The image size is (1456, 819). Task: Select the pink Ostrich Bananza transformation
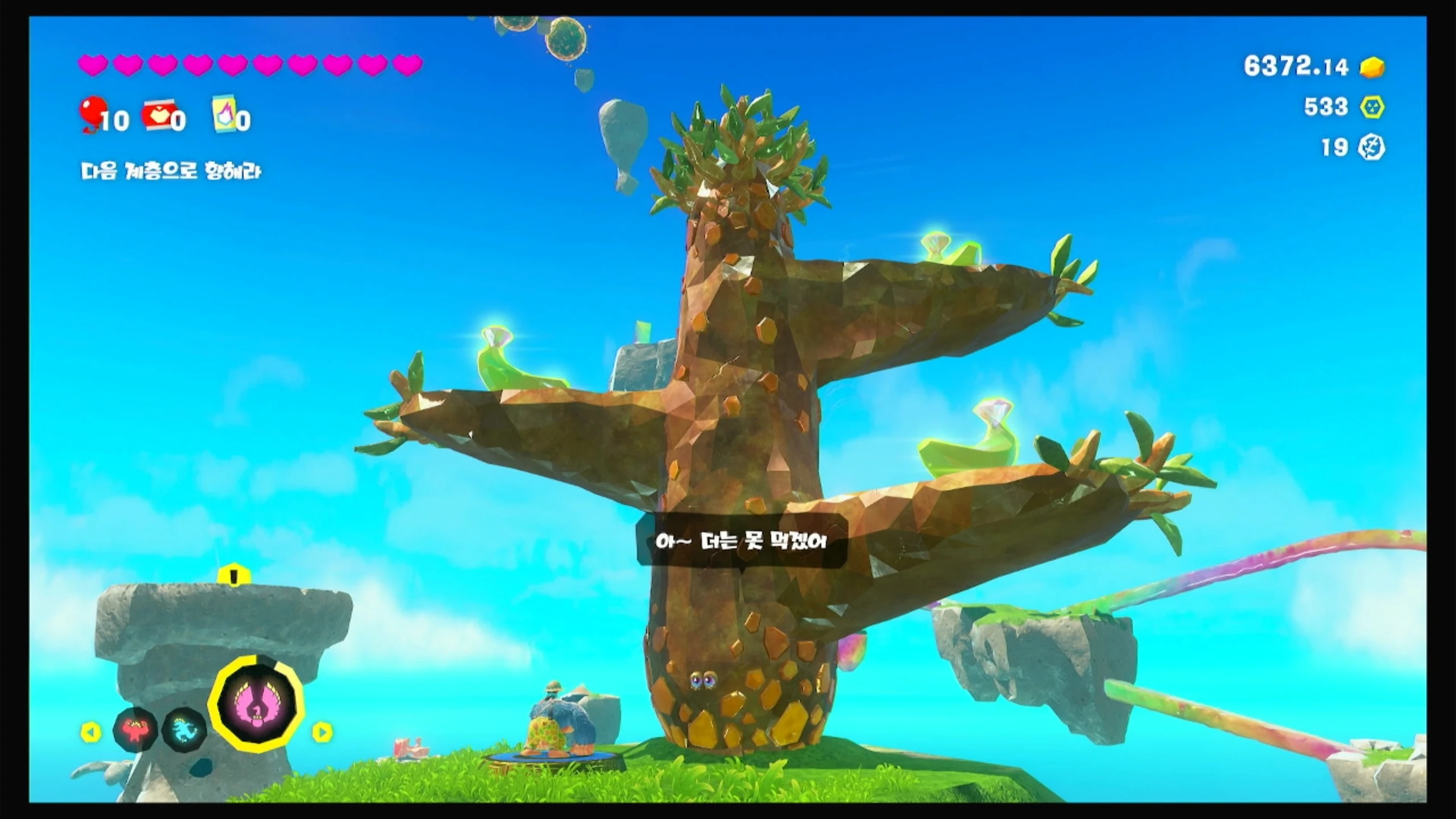click(257, 704)
